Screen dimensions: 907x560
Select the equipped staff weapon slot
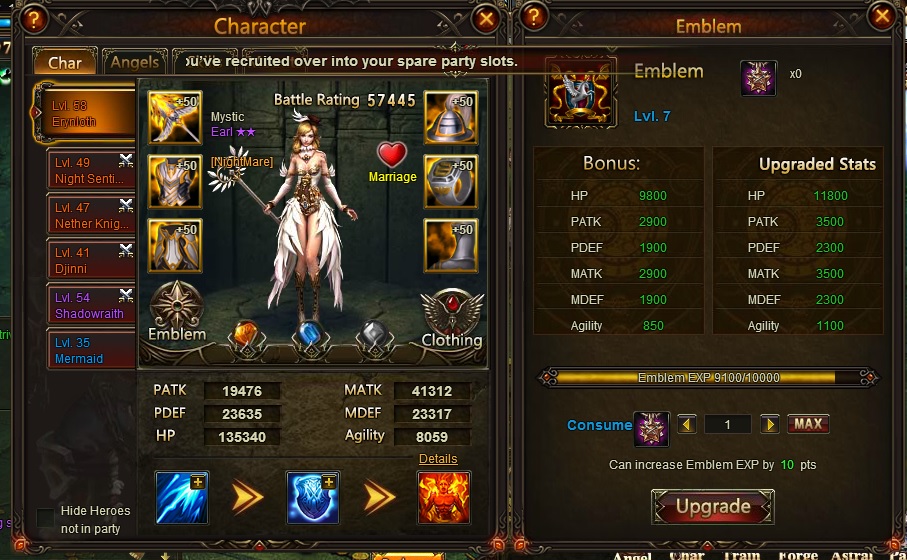click(x=176, y=118)
